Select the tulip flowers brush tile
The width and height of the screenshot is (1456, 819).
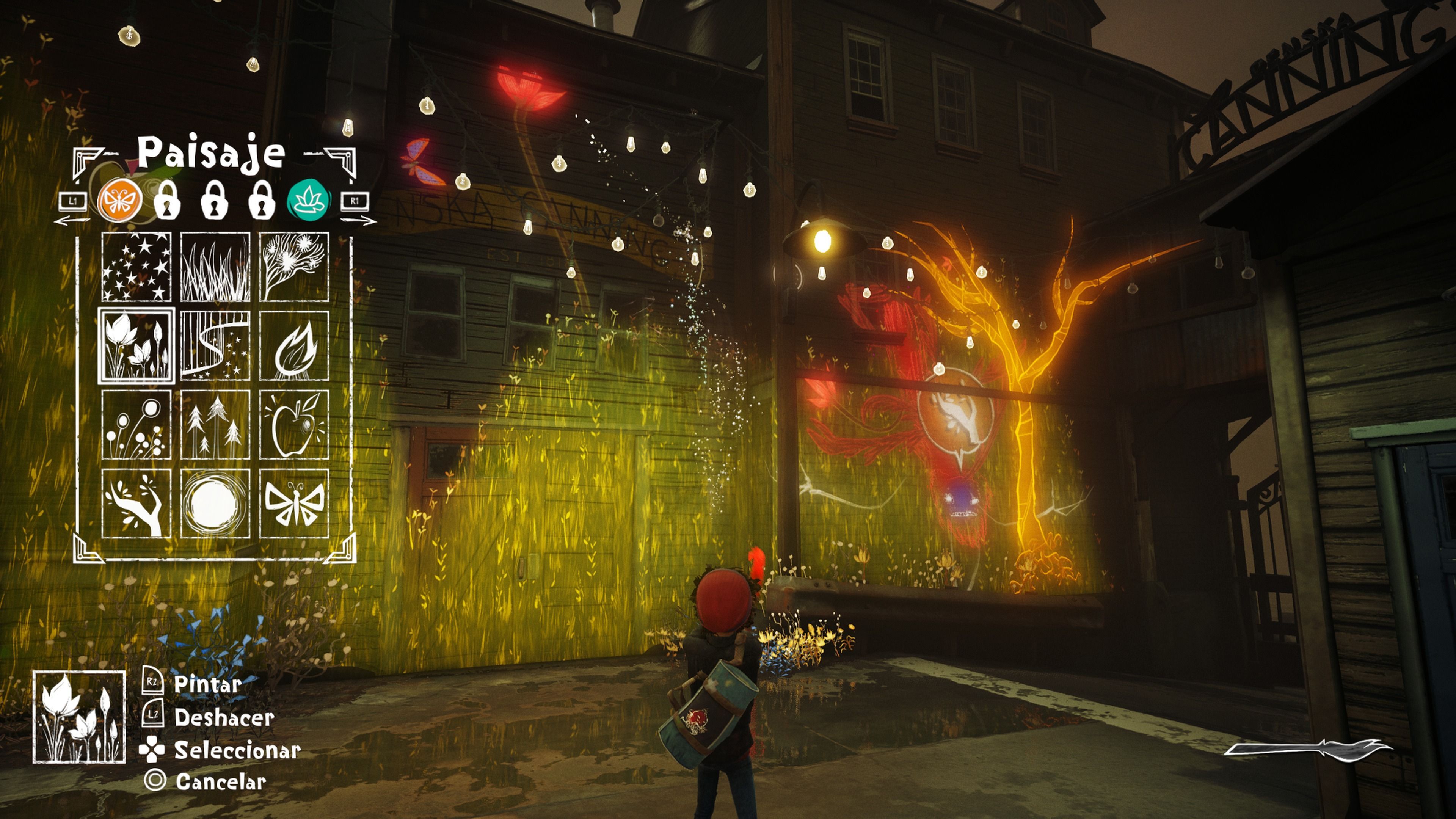coord(136,345)
